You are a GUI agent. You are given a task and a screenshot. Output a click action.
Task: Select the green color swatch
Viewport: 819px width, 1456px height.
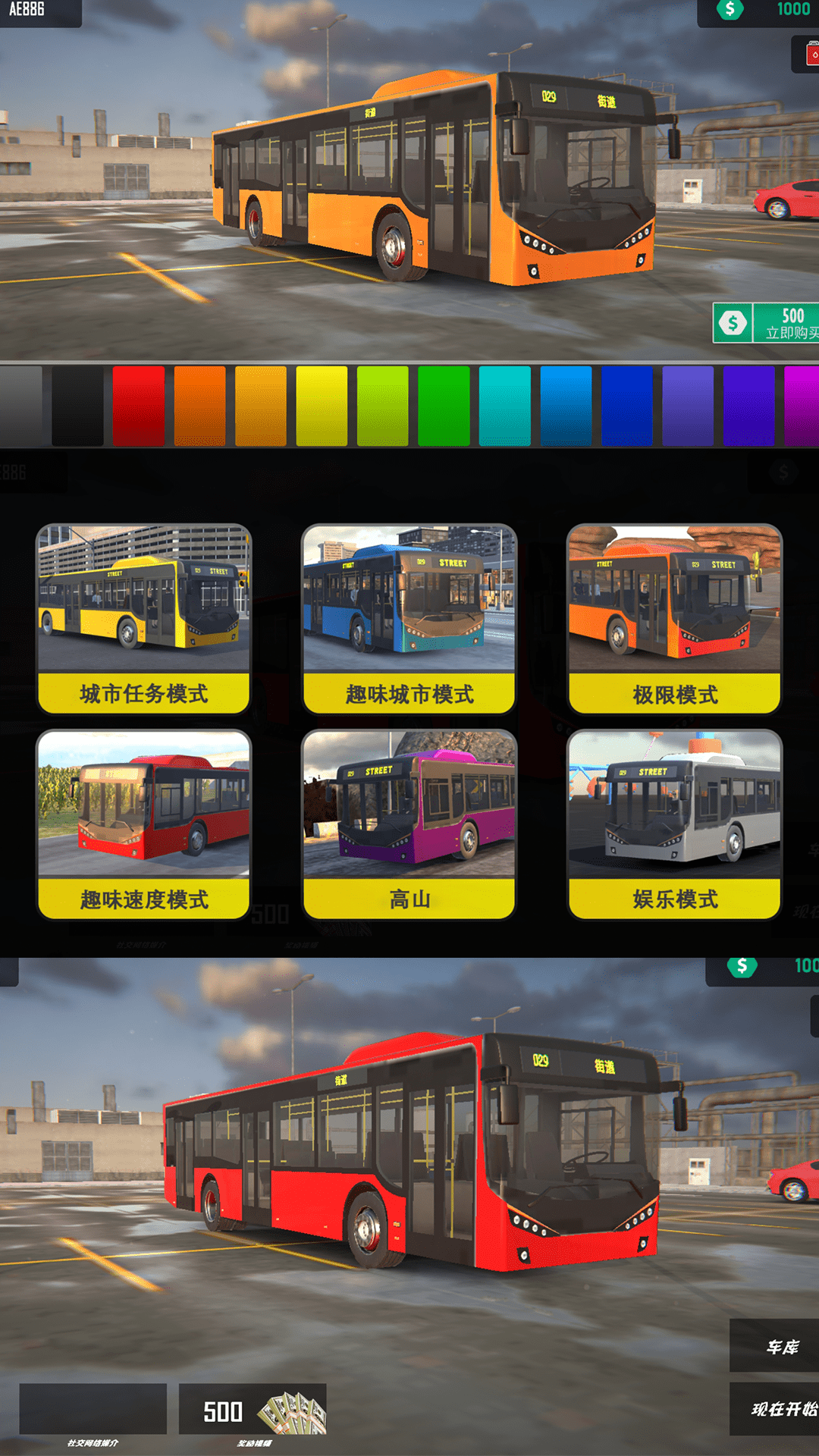point(444,406)
